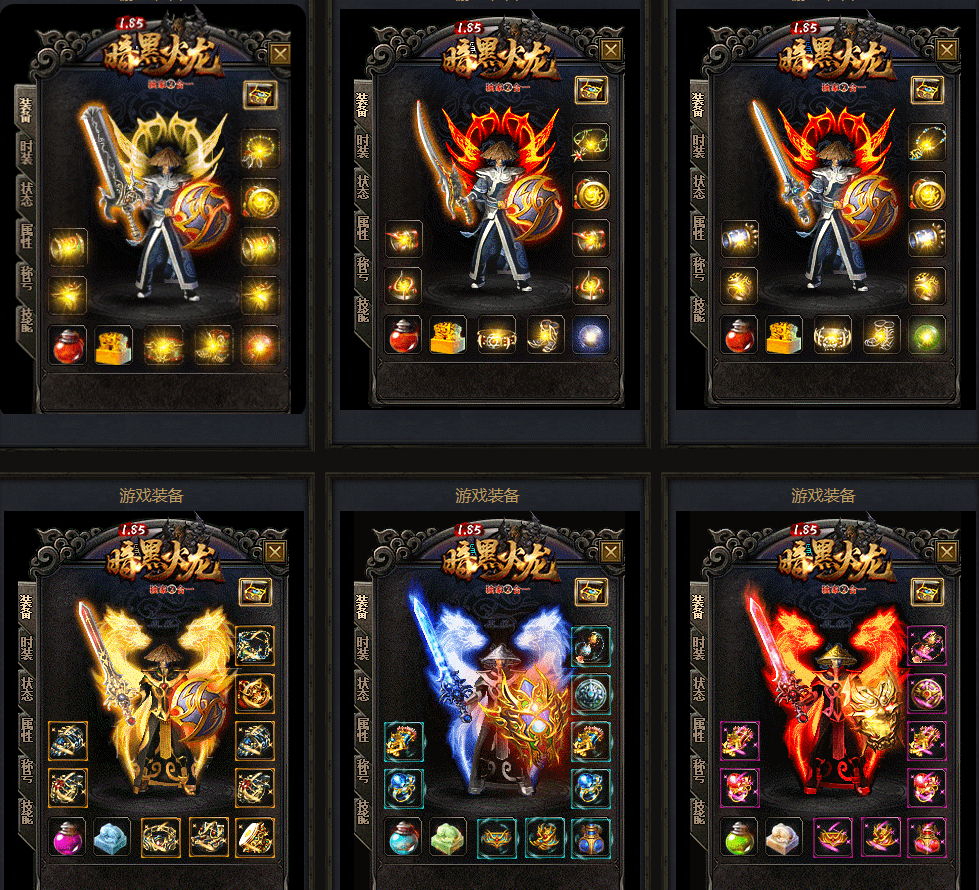Close the blue ice-winged character panel

tap(611, 551)
